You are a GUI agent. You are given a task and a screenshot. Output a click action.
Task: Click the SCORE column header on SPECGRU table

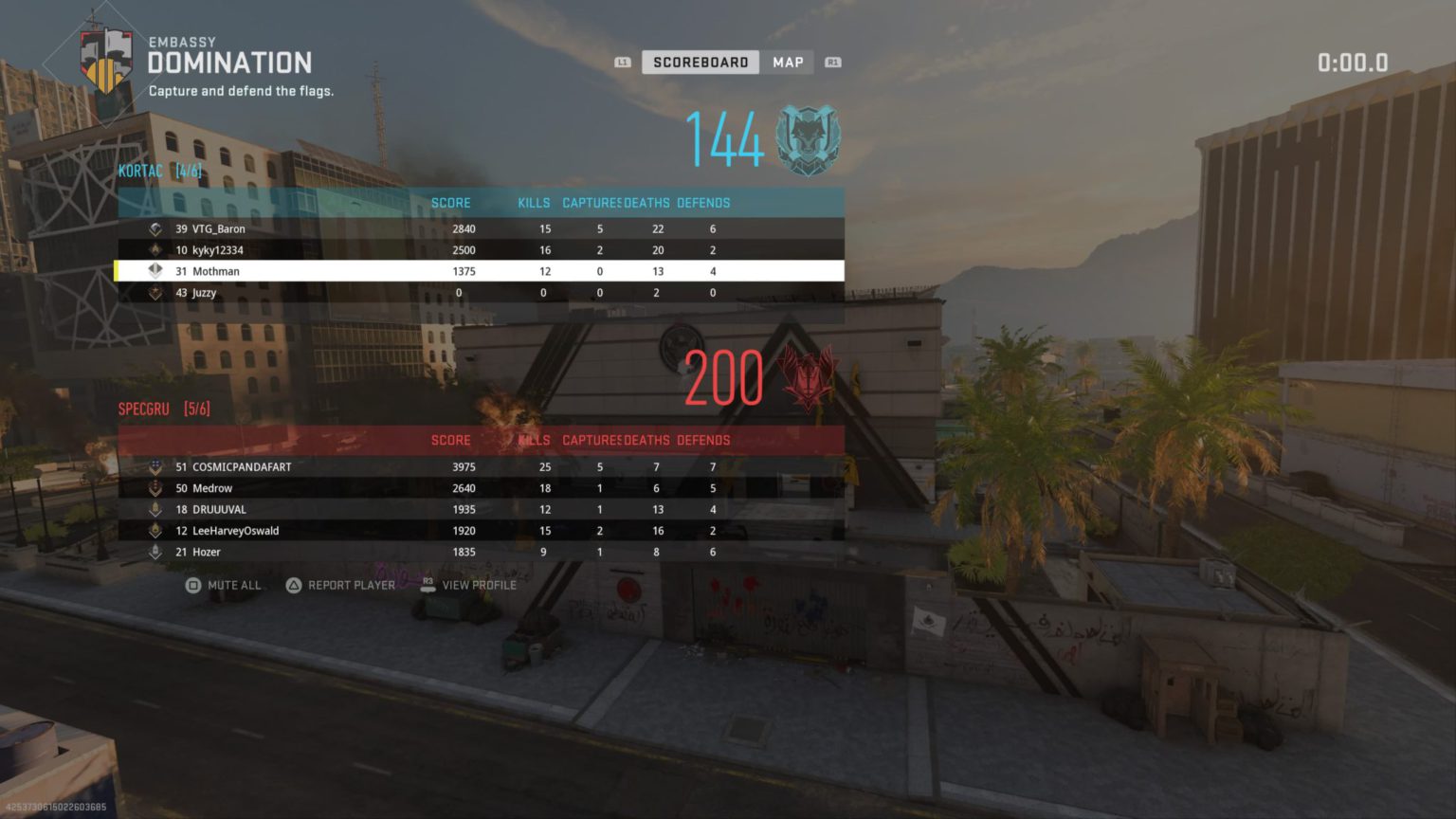click(x=450, y=440)
